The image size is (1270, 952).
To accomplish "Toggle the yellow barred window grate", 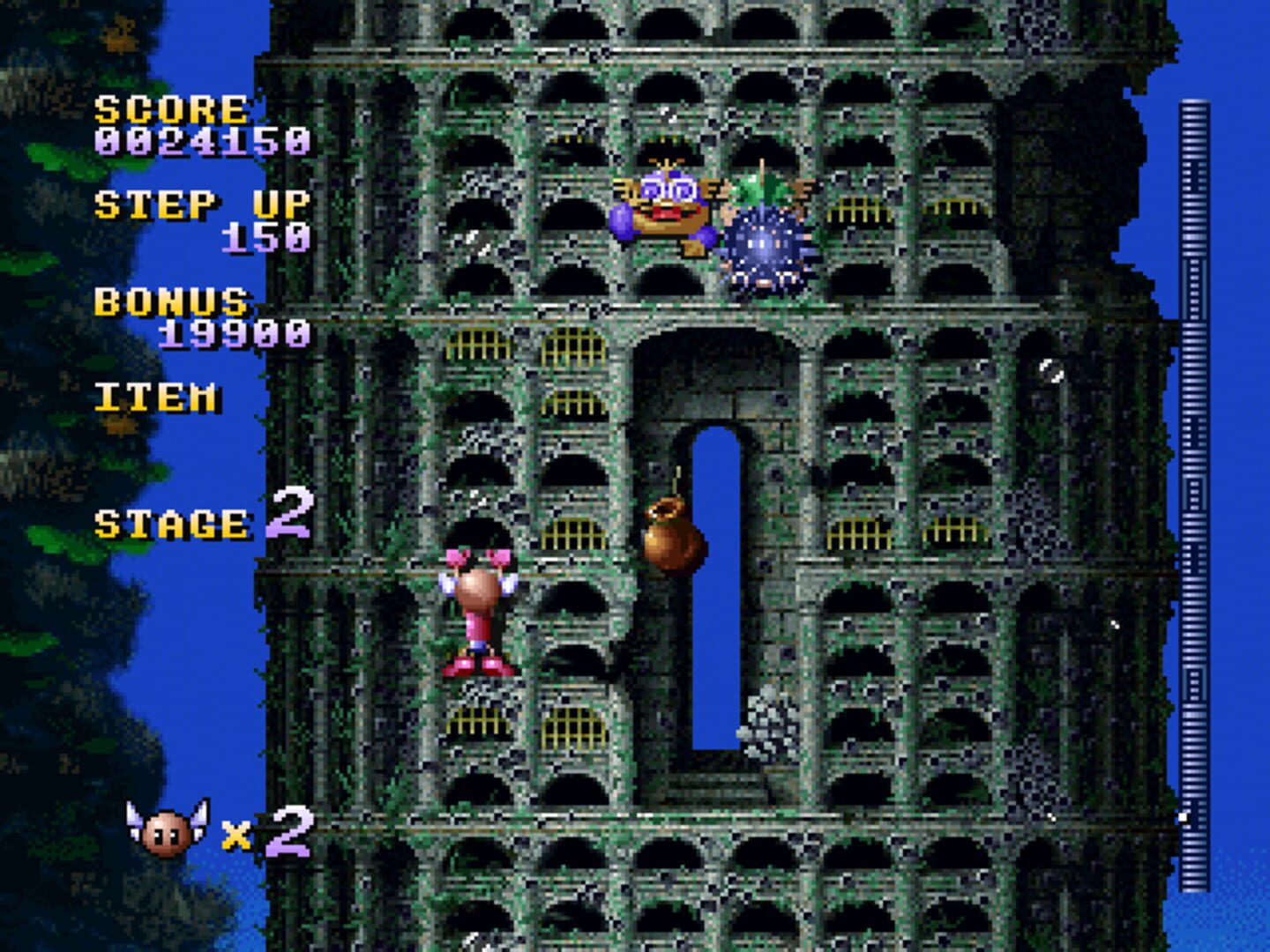I will (481, 344).
